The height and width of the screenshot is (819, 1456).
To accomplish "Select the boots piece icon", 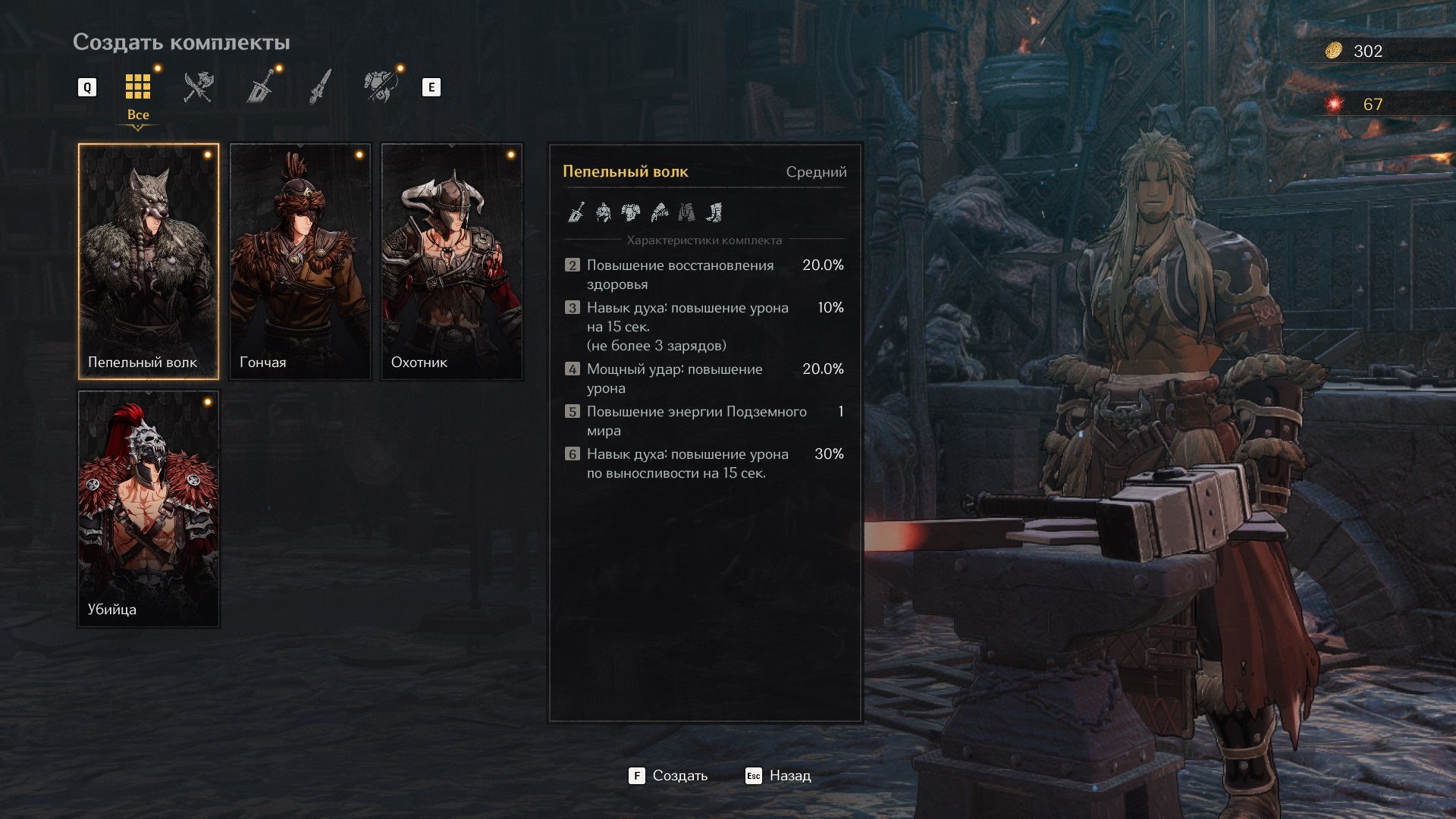I will tap(714, 212).
